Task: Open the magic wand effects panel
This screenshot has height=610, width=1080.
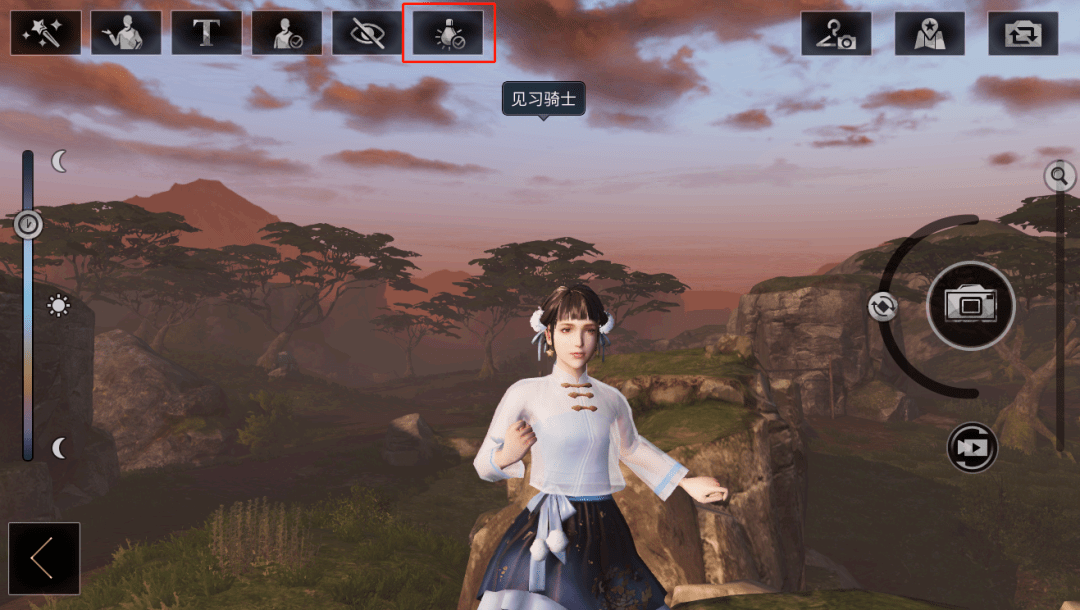Action: coord(46,33)
